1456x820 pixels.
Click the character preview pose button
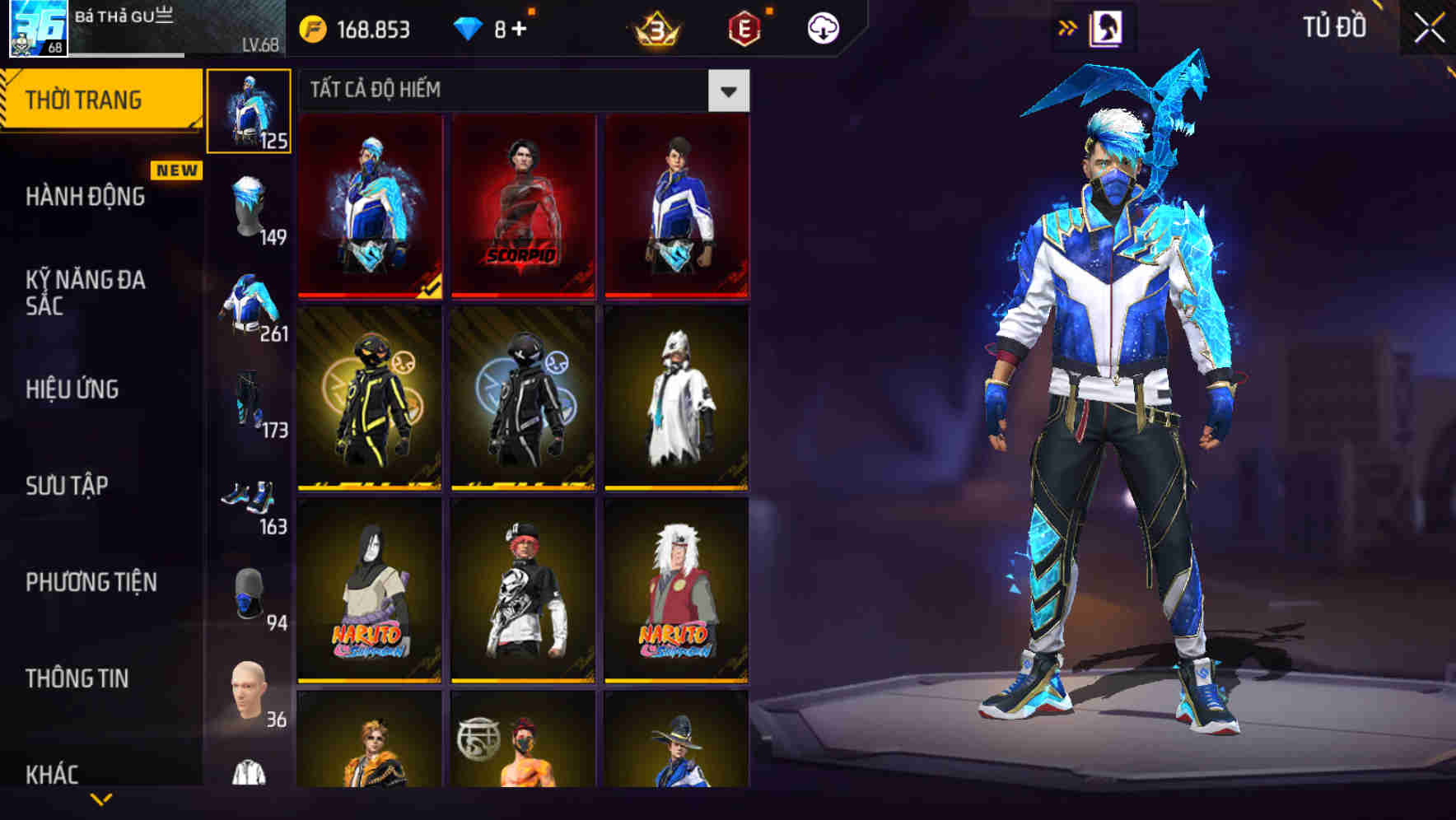pos(1109,26)
